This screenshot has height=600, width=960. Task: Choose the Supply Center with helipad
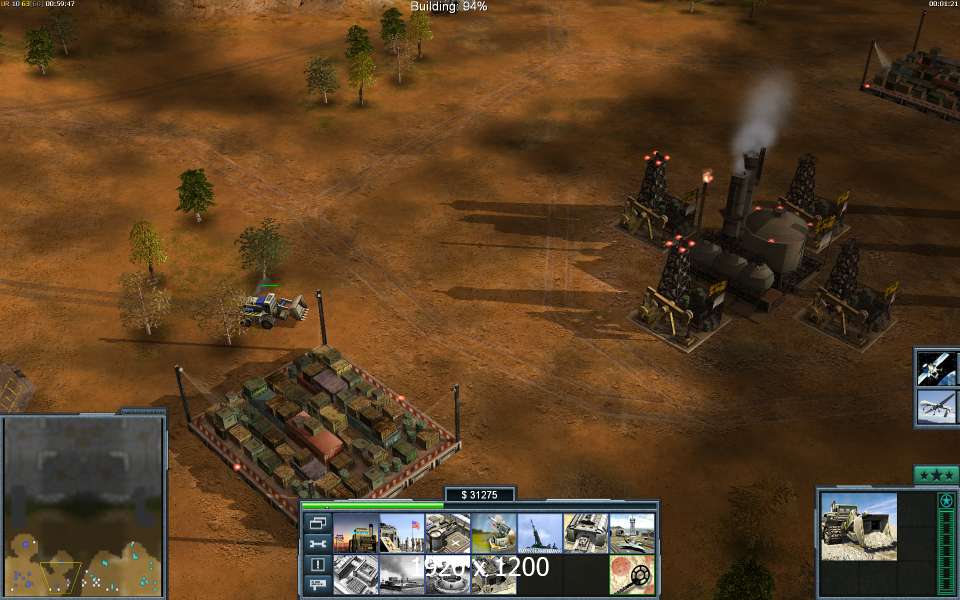[x=447, y=533]
